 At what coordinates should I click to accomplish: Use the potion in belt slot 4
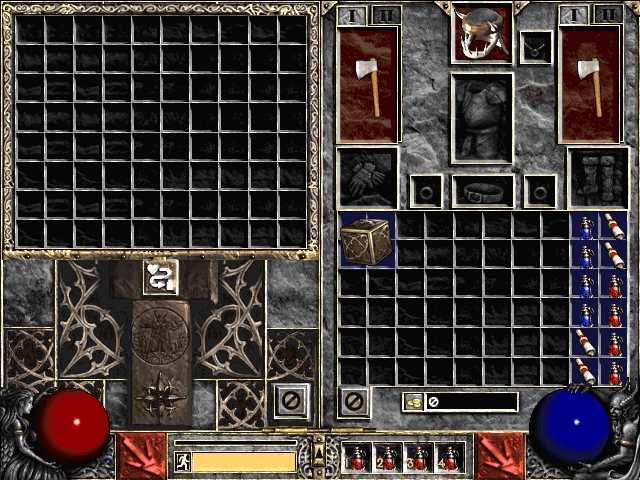[450, 458]
